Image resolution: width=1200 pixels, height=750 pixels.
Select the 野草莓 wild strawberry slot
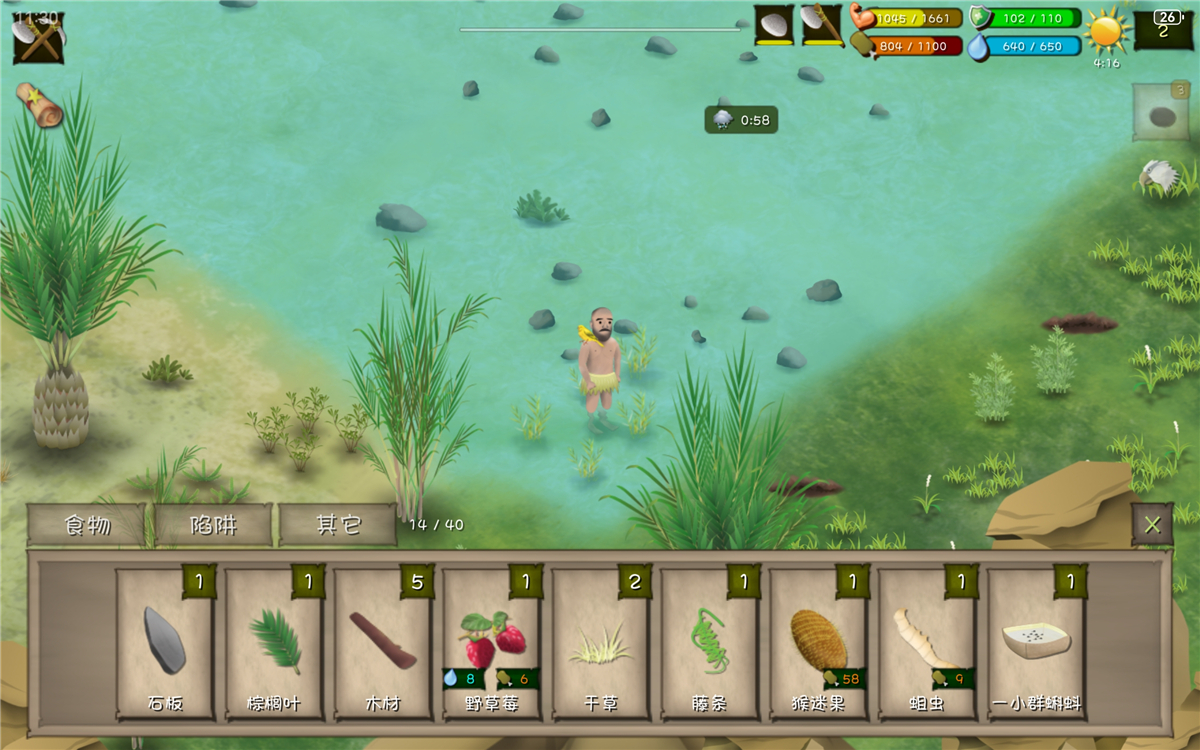click(492, 645)
